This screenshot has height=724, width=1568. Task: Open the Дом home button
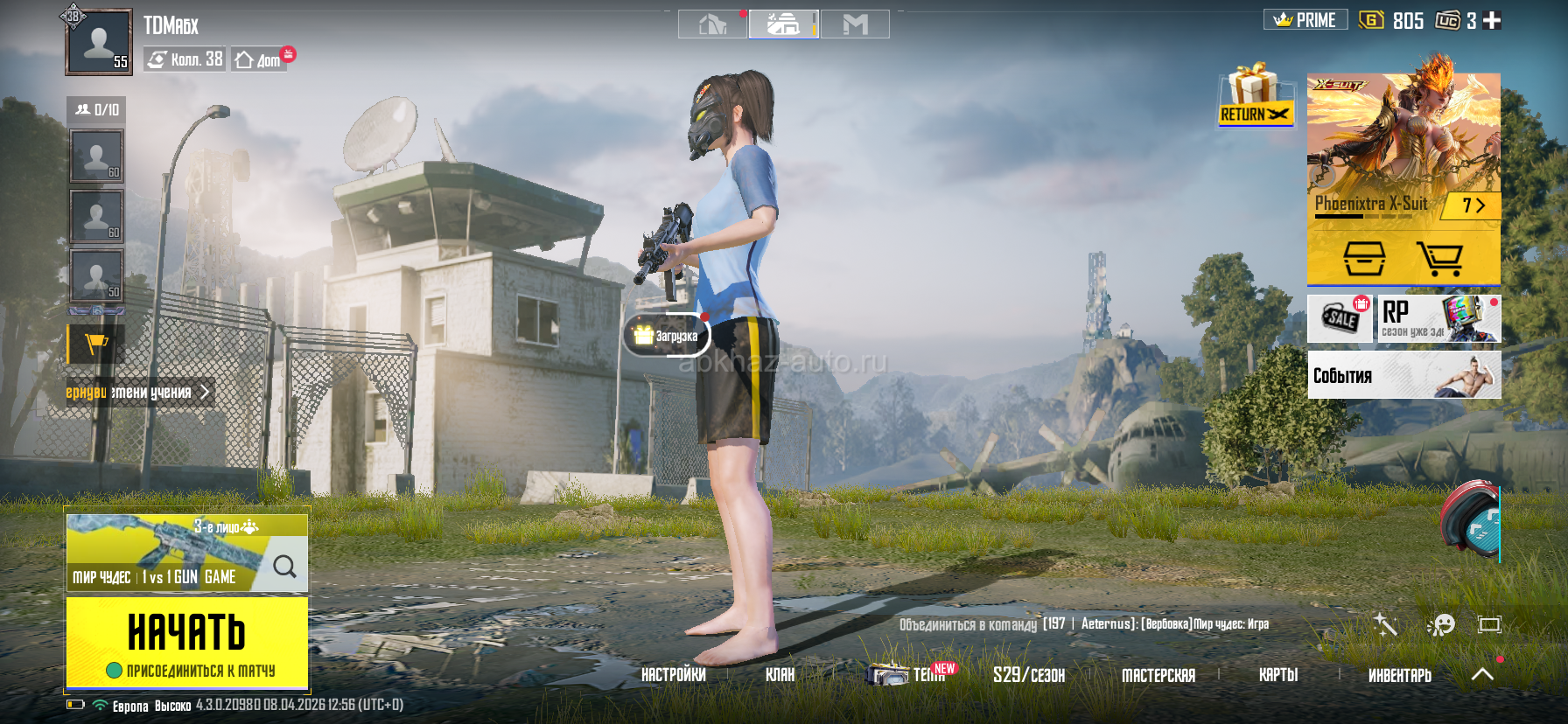[259, 59]
